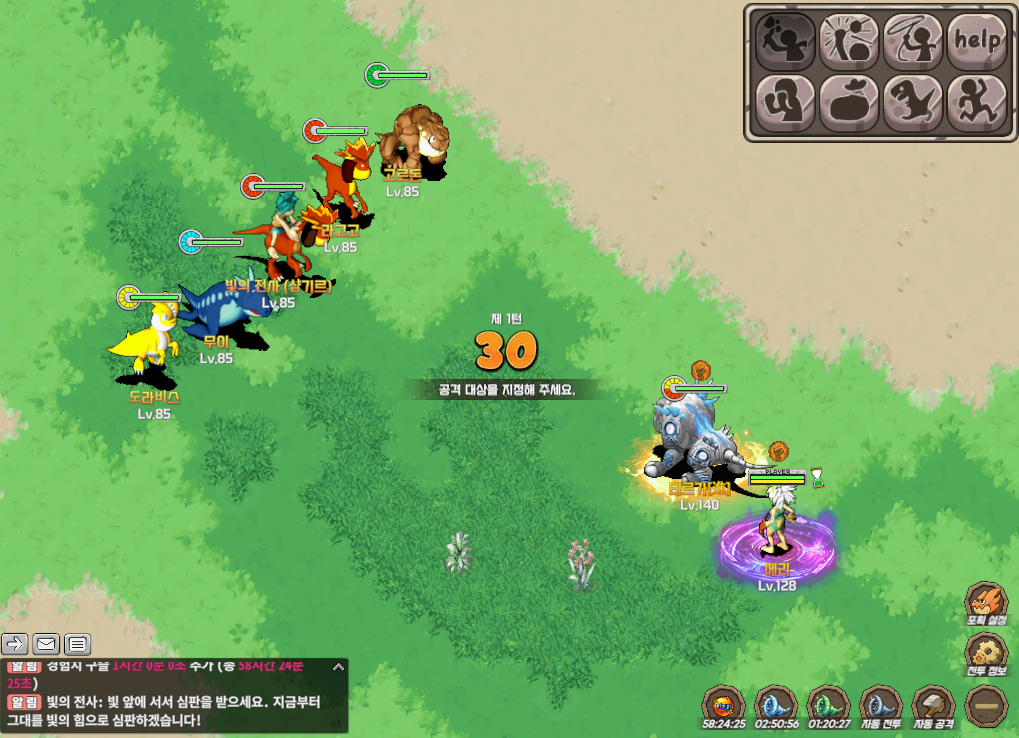
Task: Select the green horn buff icon
Action: pos(828,705)
